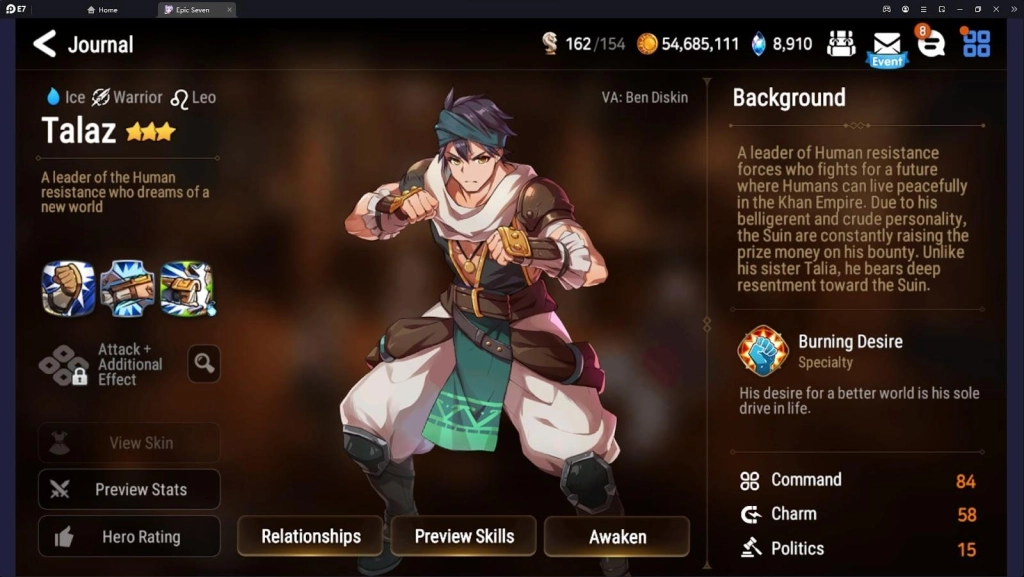1024x577 pixels.
Task: Open the mailbox Event envelope
Action: tap(887, 46)
